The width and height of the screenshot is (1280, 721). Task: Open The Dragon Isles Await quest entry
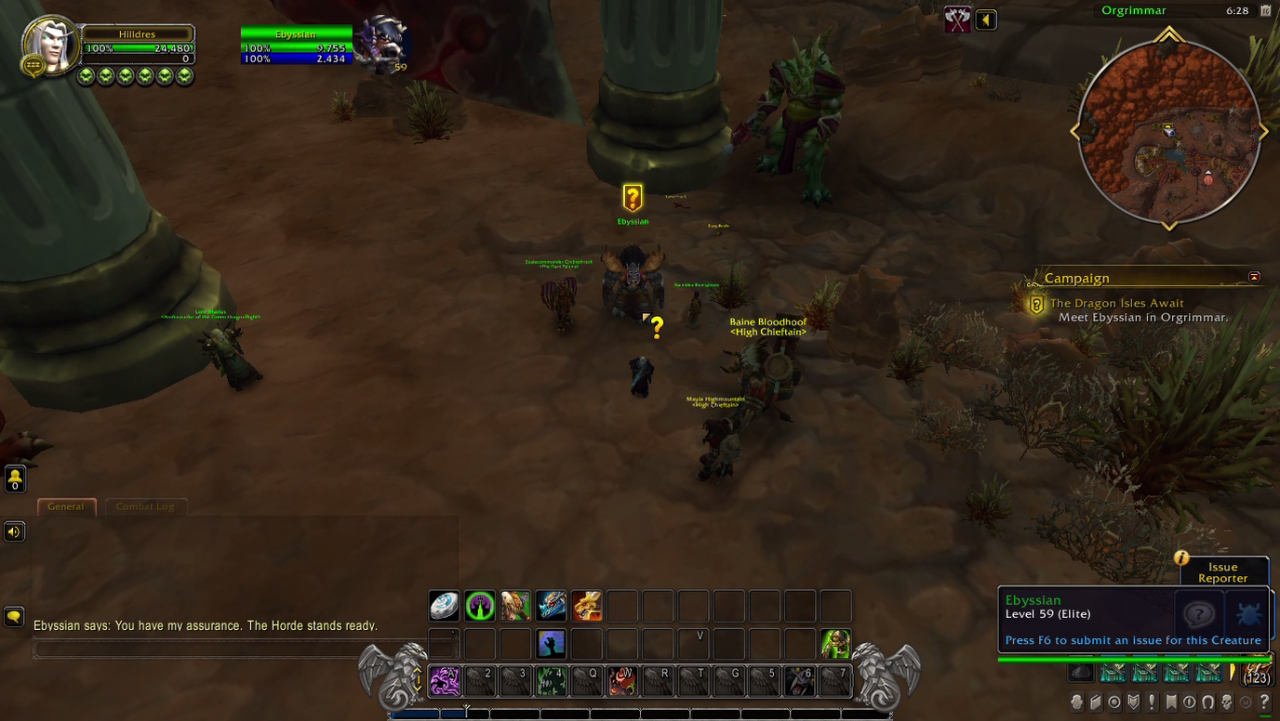point(1116,303)
